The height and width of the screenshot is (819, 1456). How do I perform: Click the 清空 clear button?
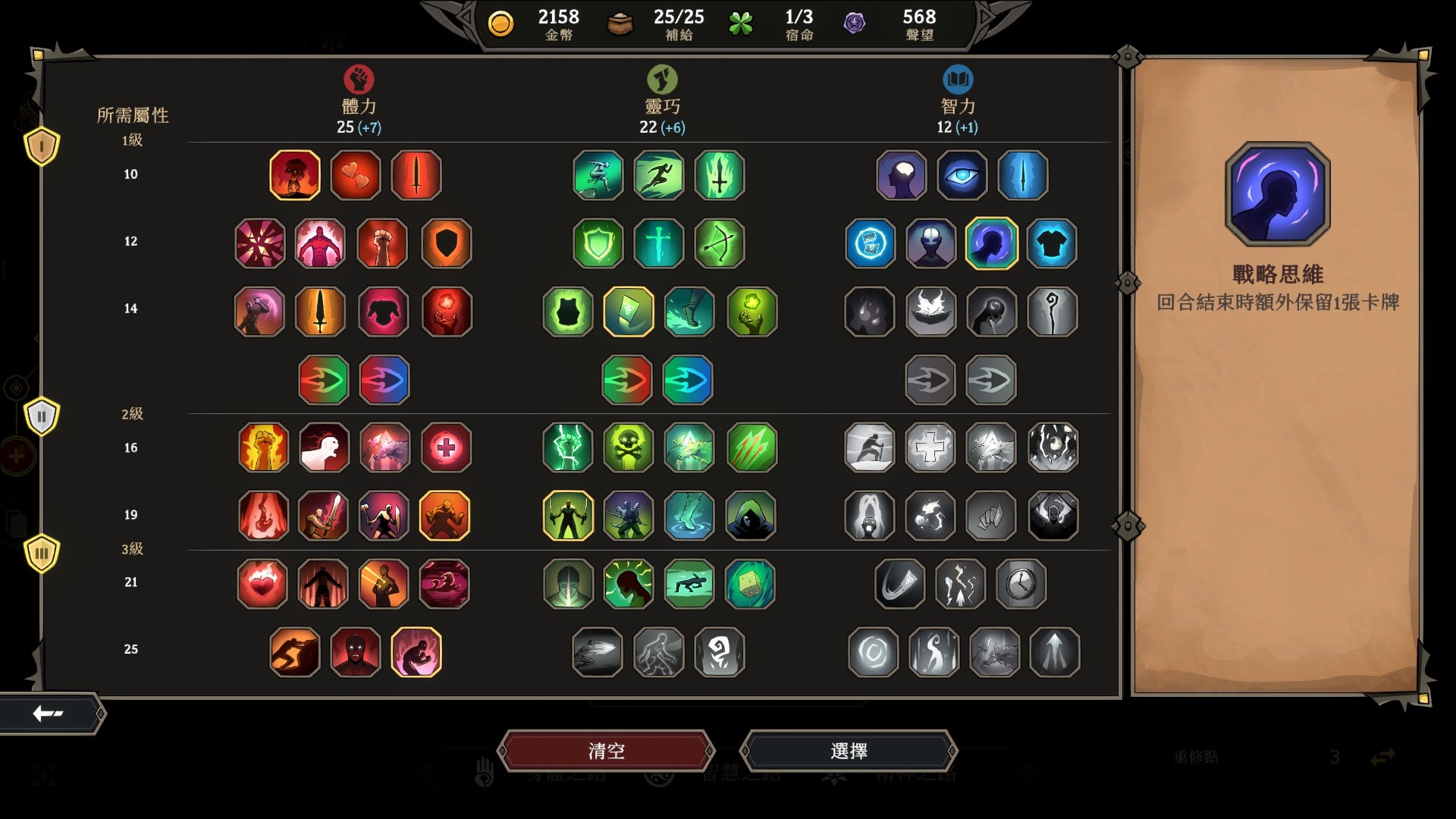(606, 751)
